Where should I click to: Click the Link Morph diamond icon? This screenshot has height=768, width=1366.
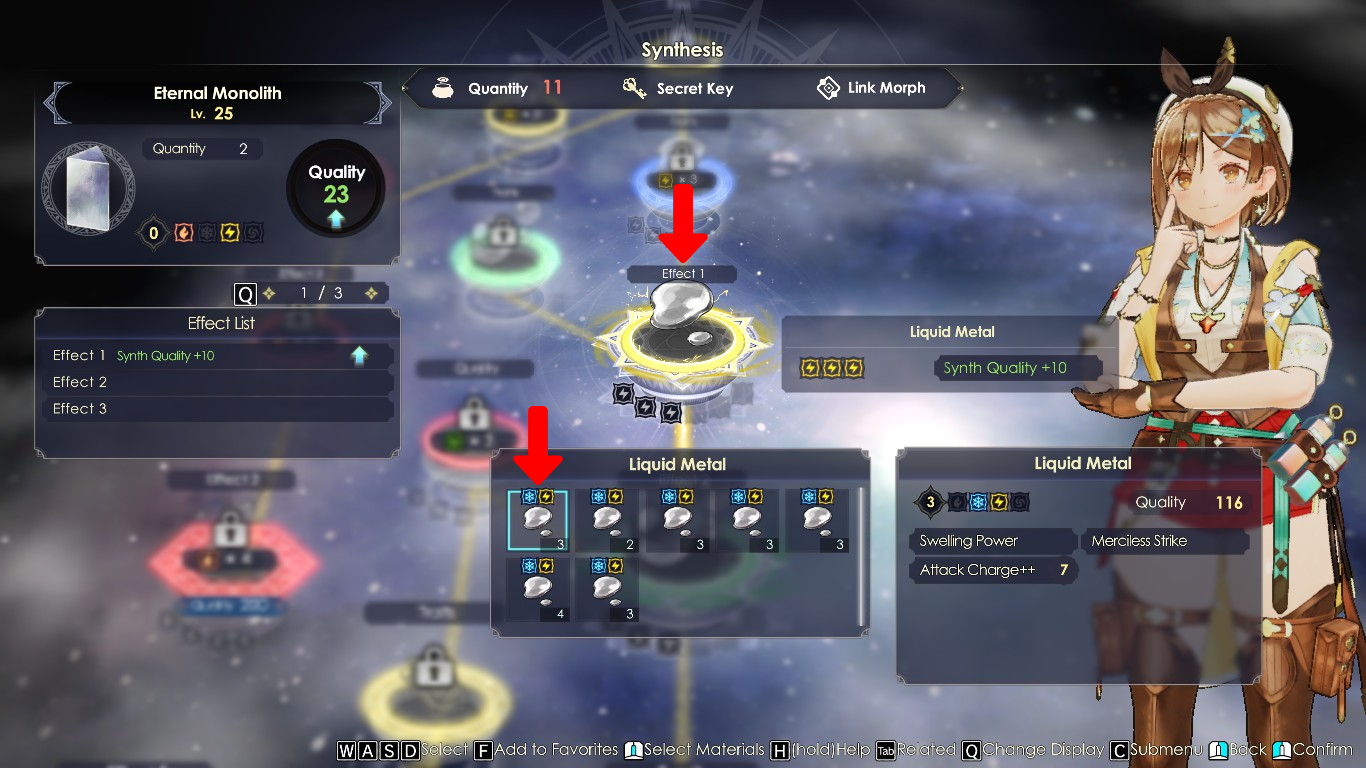[827, 88]
